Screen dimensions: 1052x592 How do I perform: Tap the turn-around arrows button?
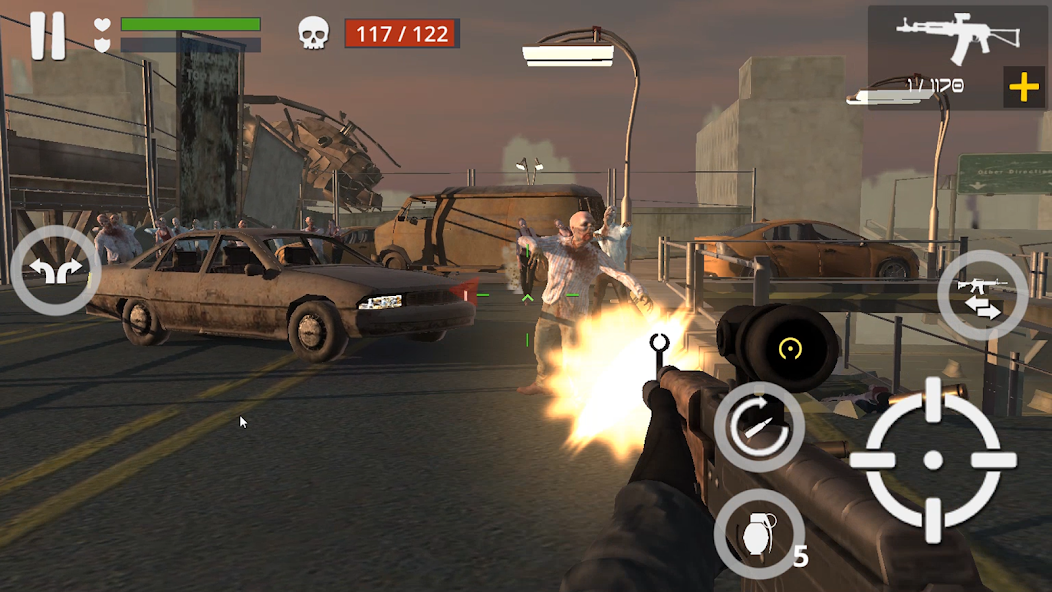(55, 271)
